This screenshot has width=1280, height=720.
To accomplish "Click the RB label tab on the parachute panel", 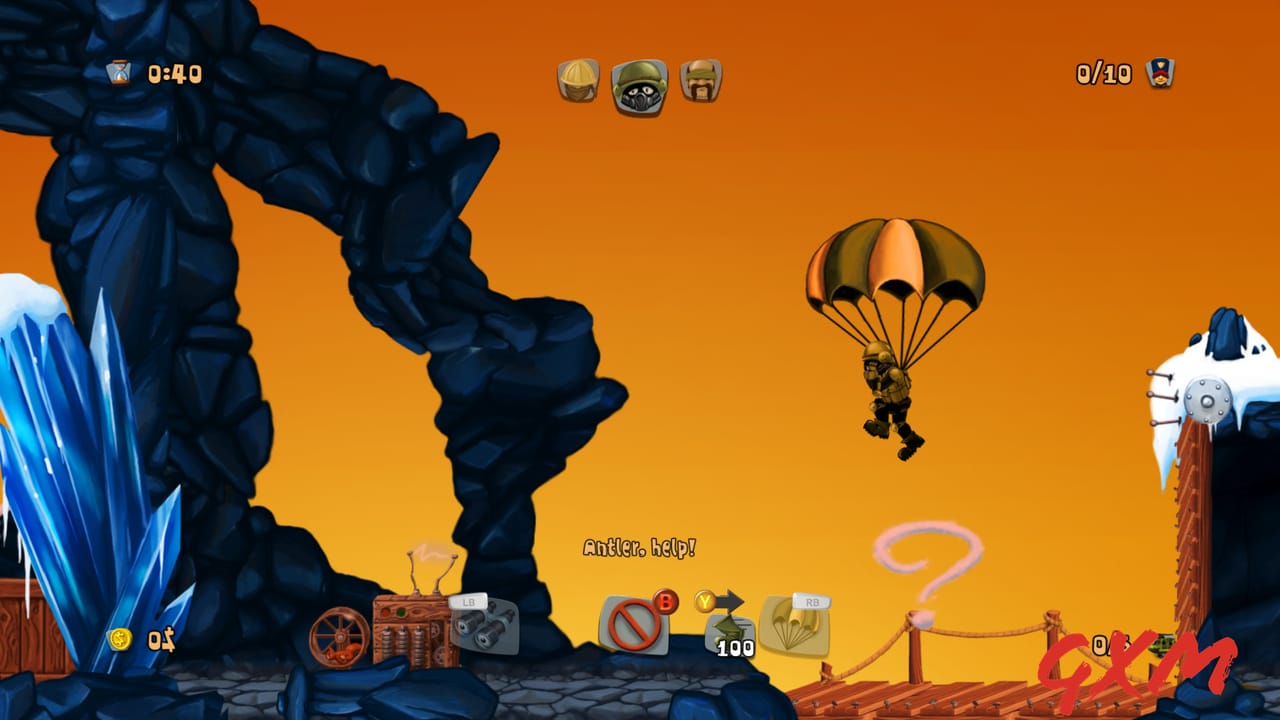I will click(812, 601).
